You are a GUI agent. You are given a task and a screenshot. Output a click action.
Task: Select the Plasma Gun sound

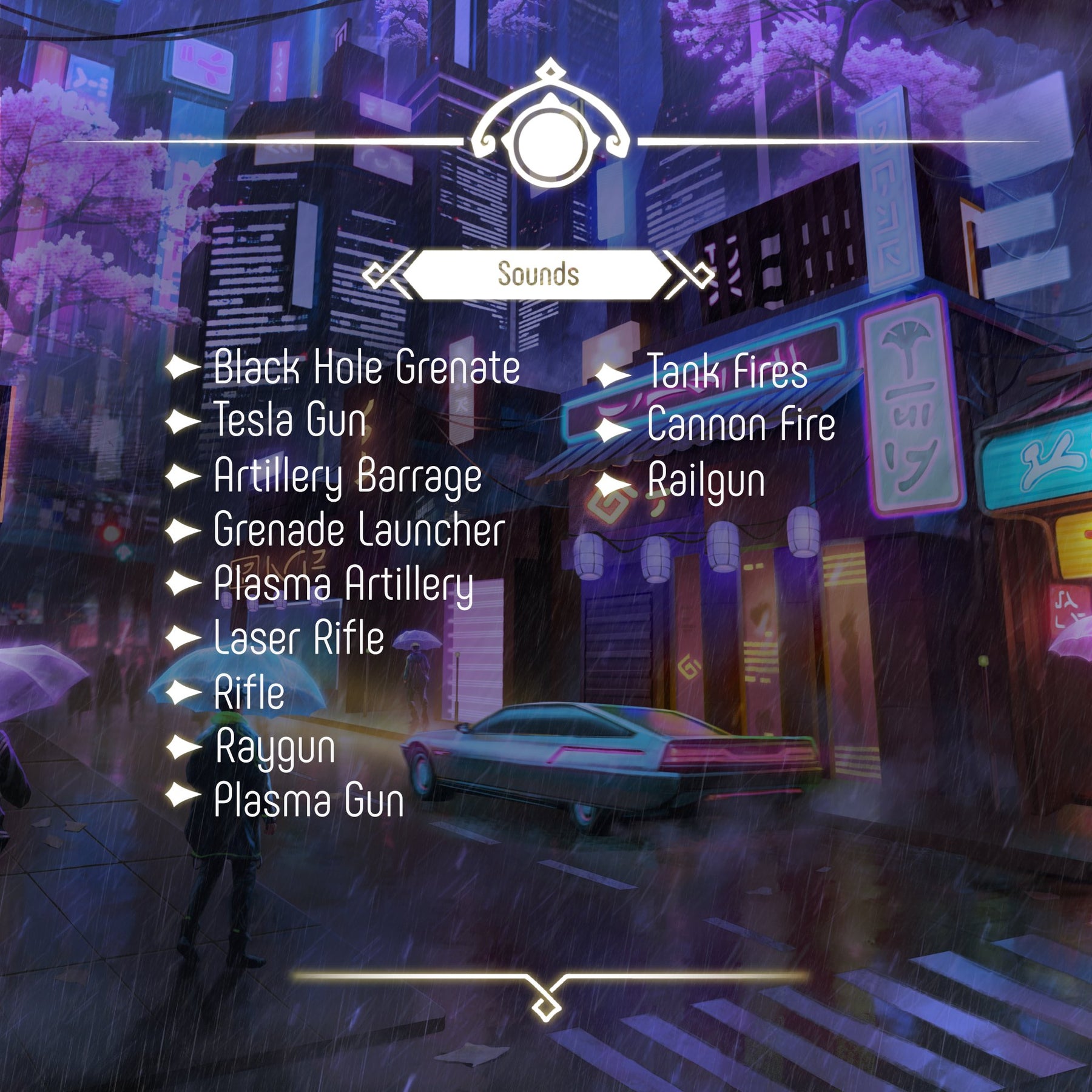pyautogui.click(x=309, y=800)
